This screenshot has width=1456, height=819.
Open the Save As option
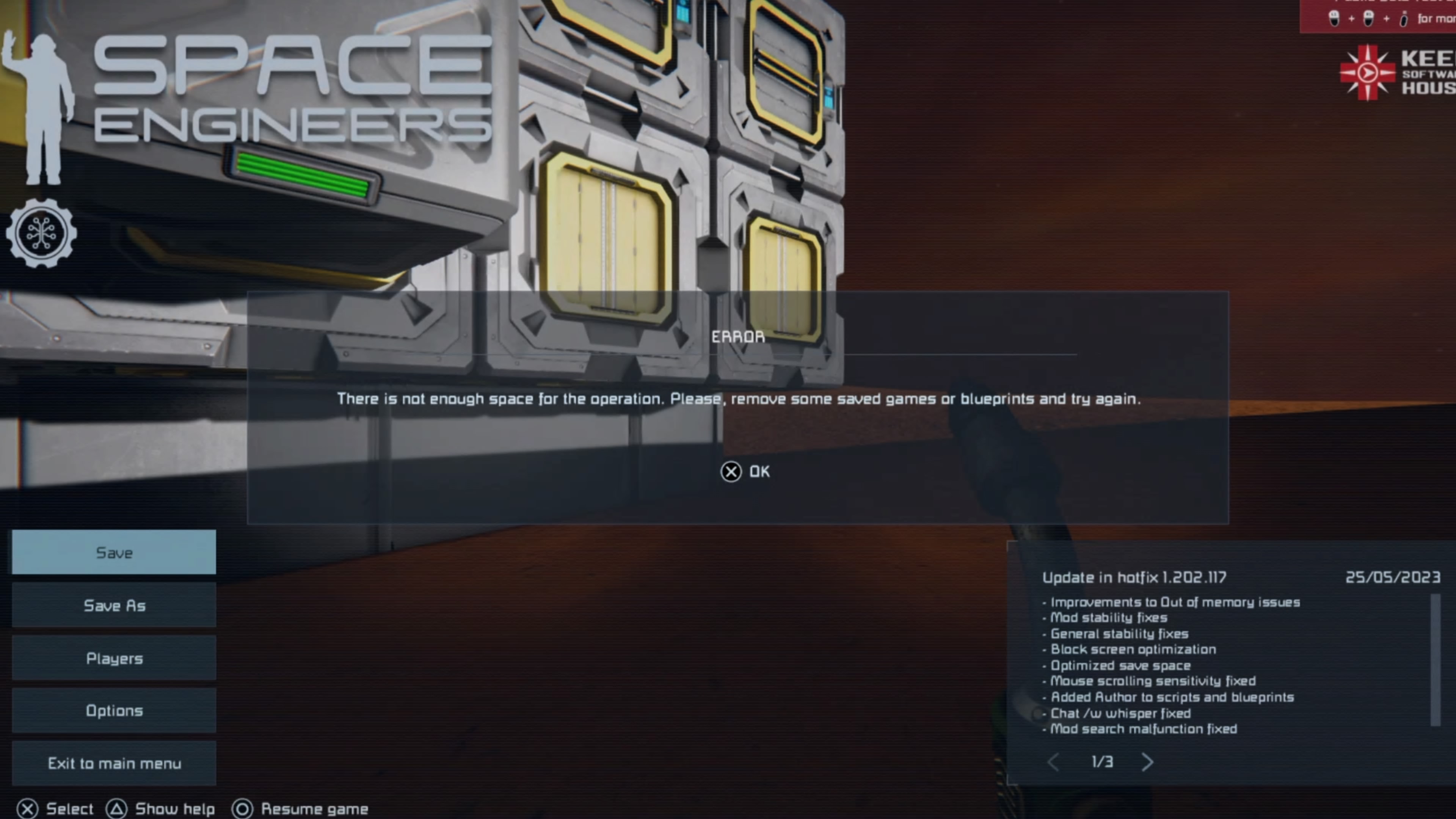(x=114, y=606)
